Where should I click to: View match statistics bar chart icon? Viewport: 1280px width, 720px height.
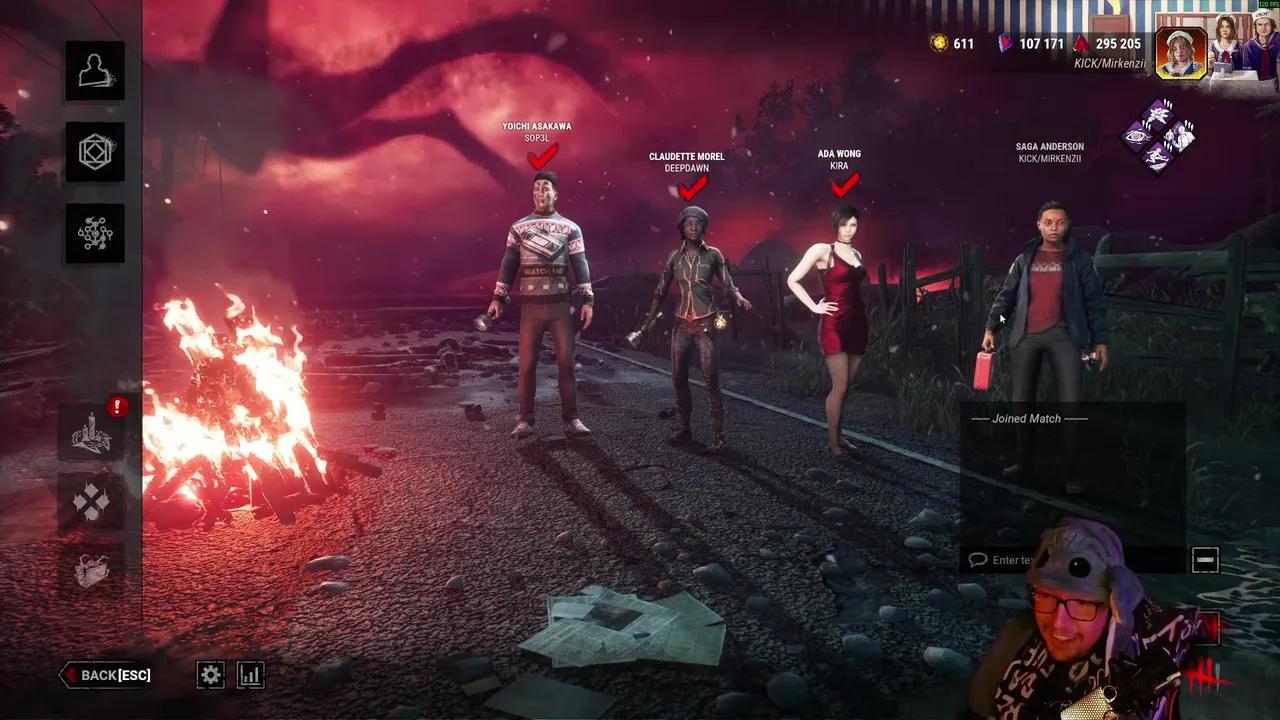[250, 675]
